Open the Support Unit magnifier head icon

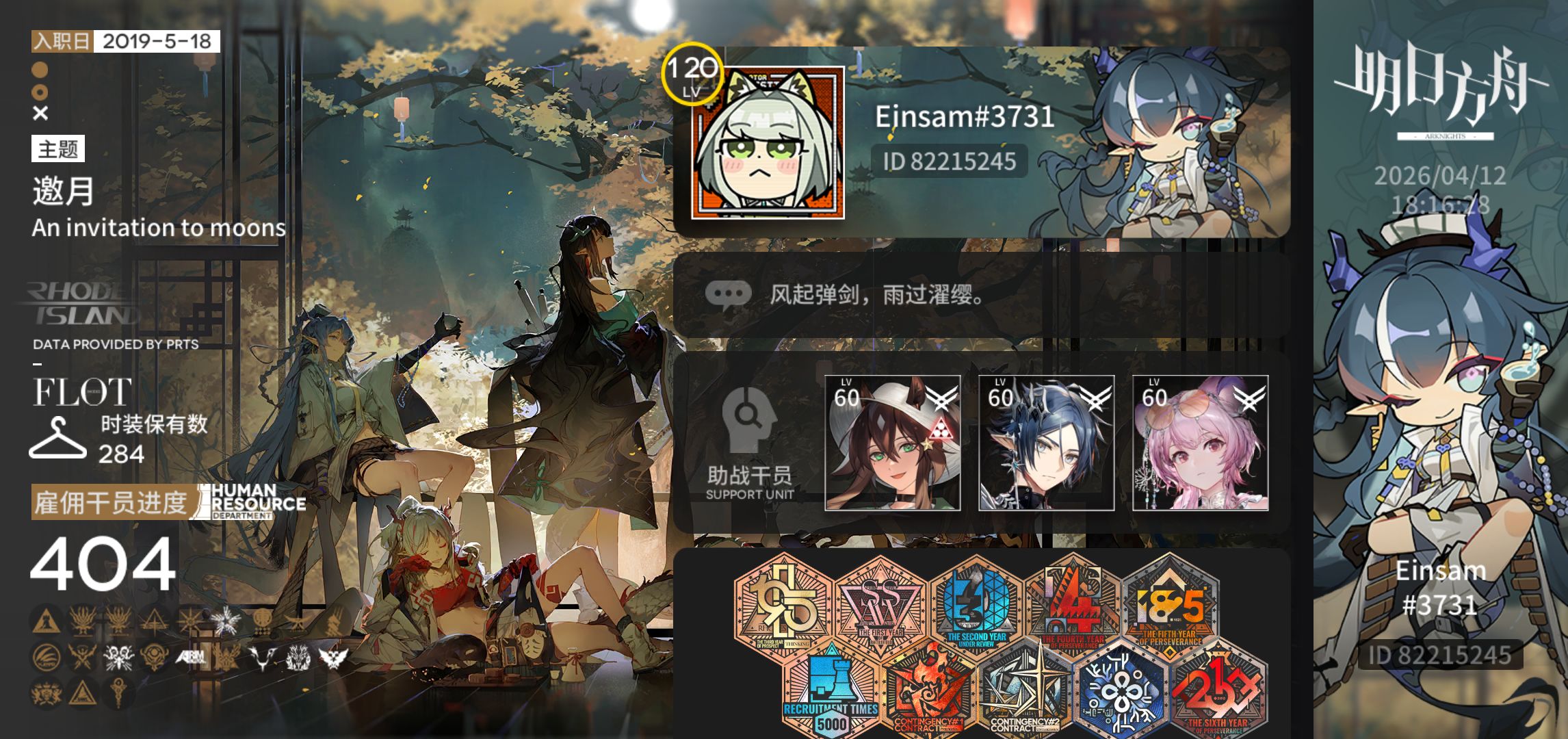748,419
